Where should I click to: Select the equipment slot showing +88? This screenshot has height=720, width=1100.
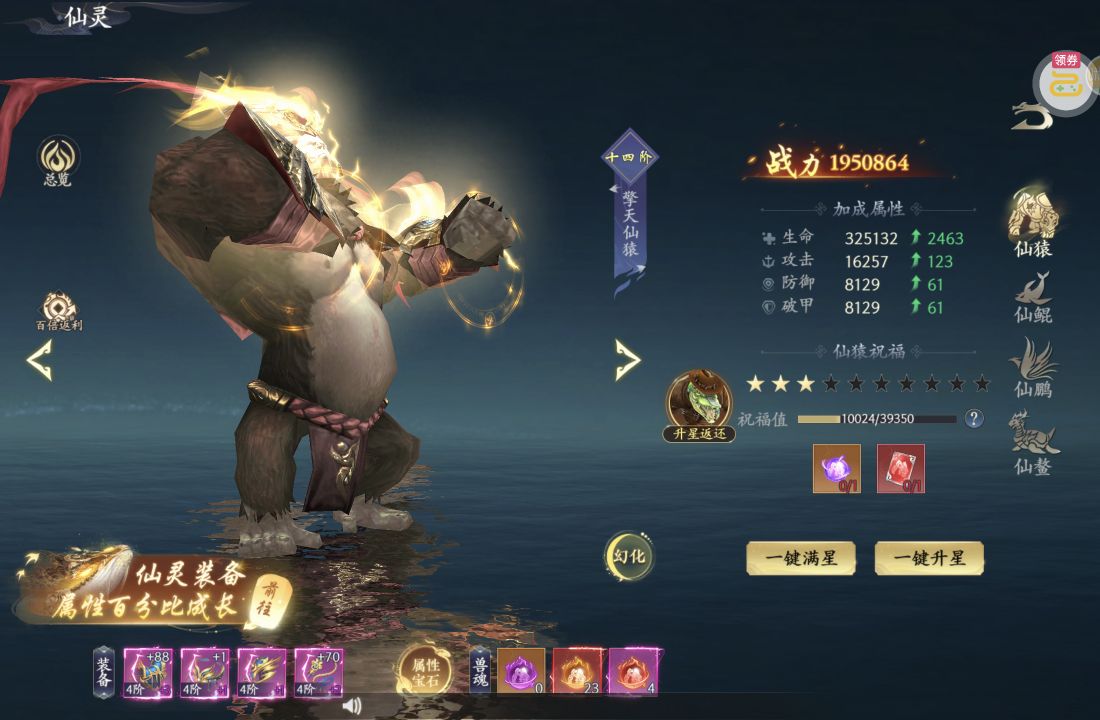(x=148, y=672)
